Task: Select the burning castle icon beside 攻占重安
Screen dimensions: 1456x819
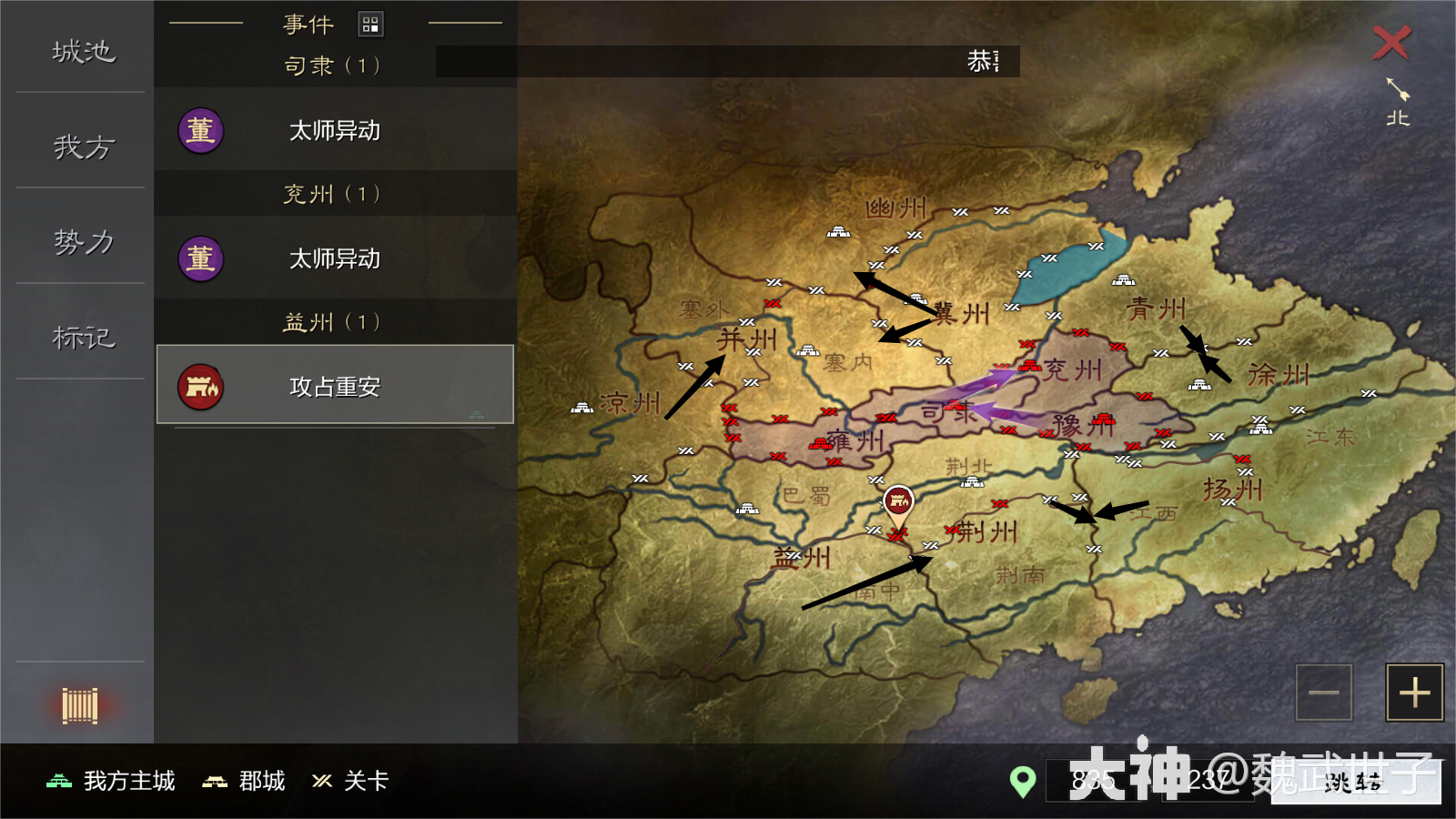Action: tap(200, 386)
